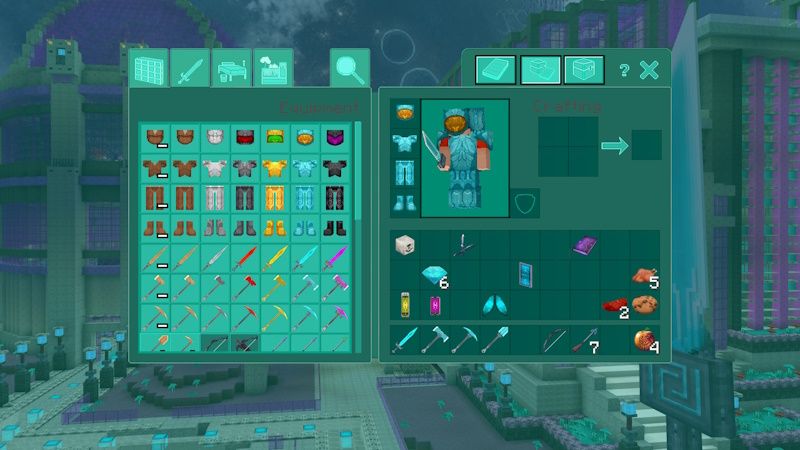800x450 pixels.
Task: Select the cookie item slot
Action: pos(642,304)
